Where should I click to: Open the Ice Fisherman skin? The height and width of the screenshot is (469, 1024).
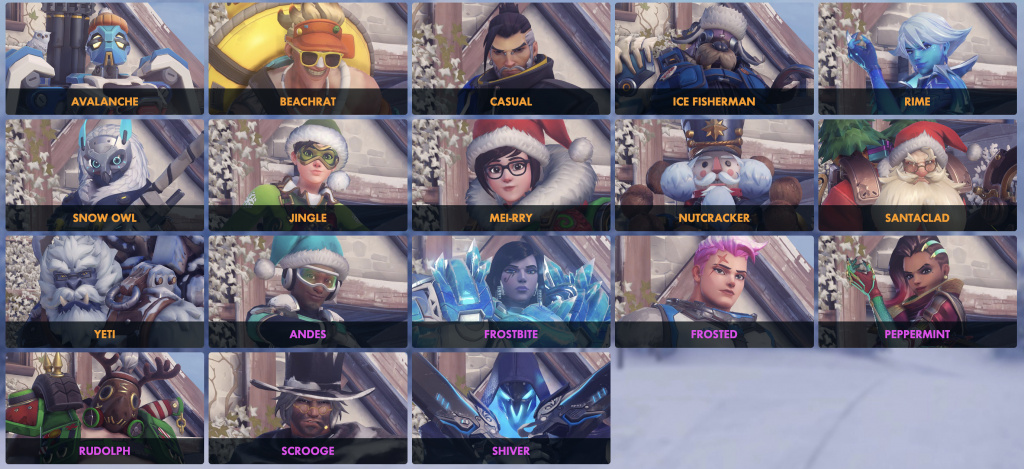coord(713,58)
